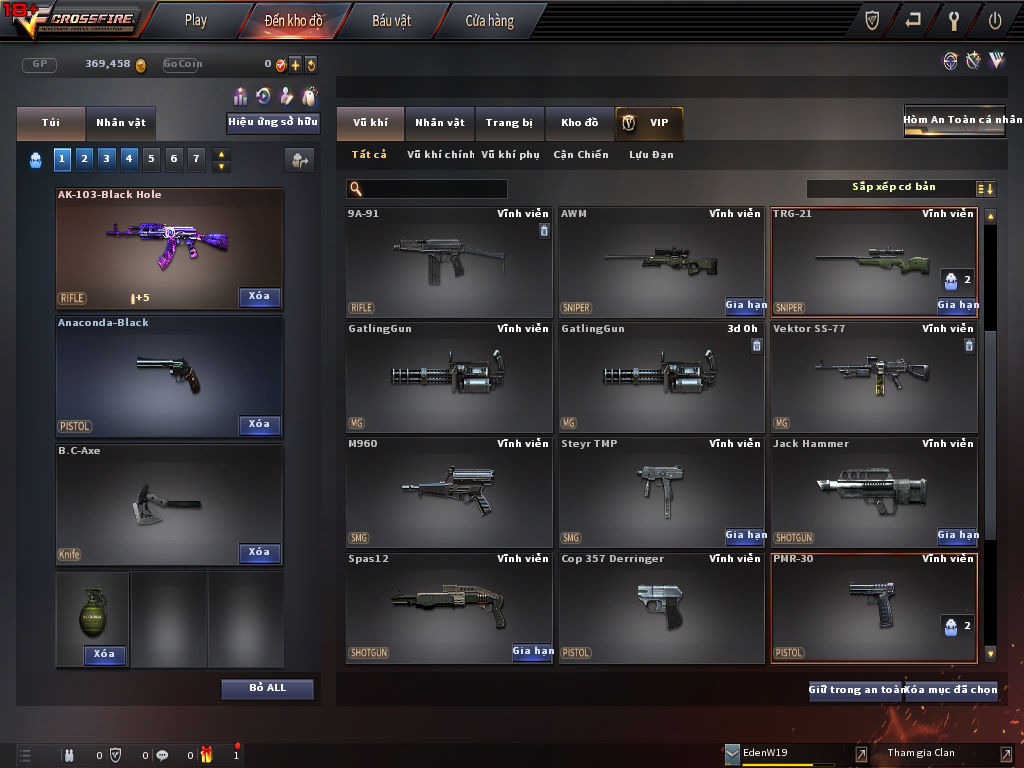Click the Hiệu ứng sở hữu button

[x=273, y=123]
